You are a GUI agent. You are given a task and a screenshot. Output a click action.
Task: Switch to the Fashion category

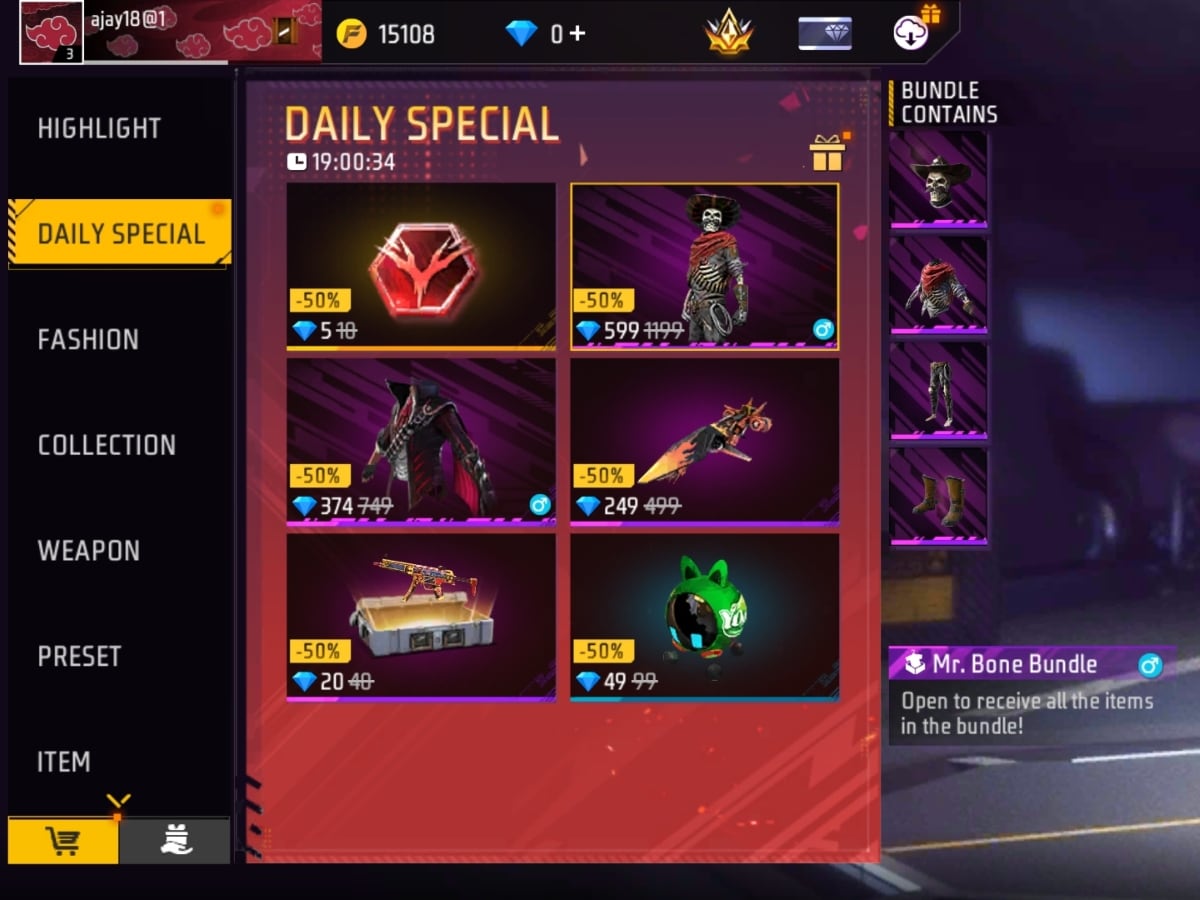(x=88, y=340)
